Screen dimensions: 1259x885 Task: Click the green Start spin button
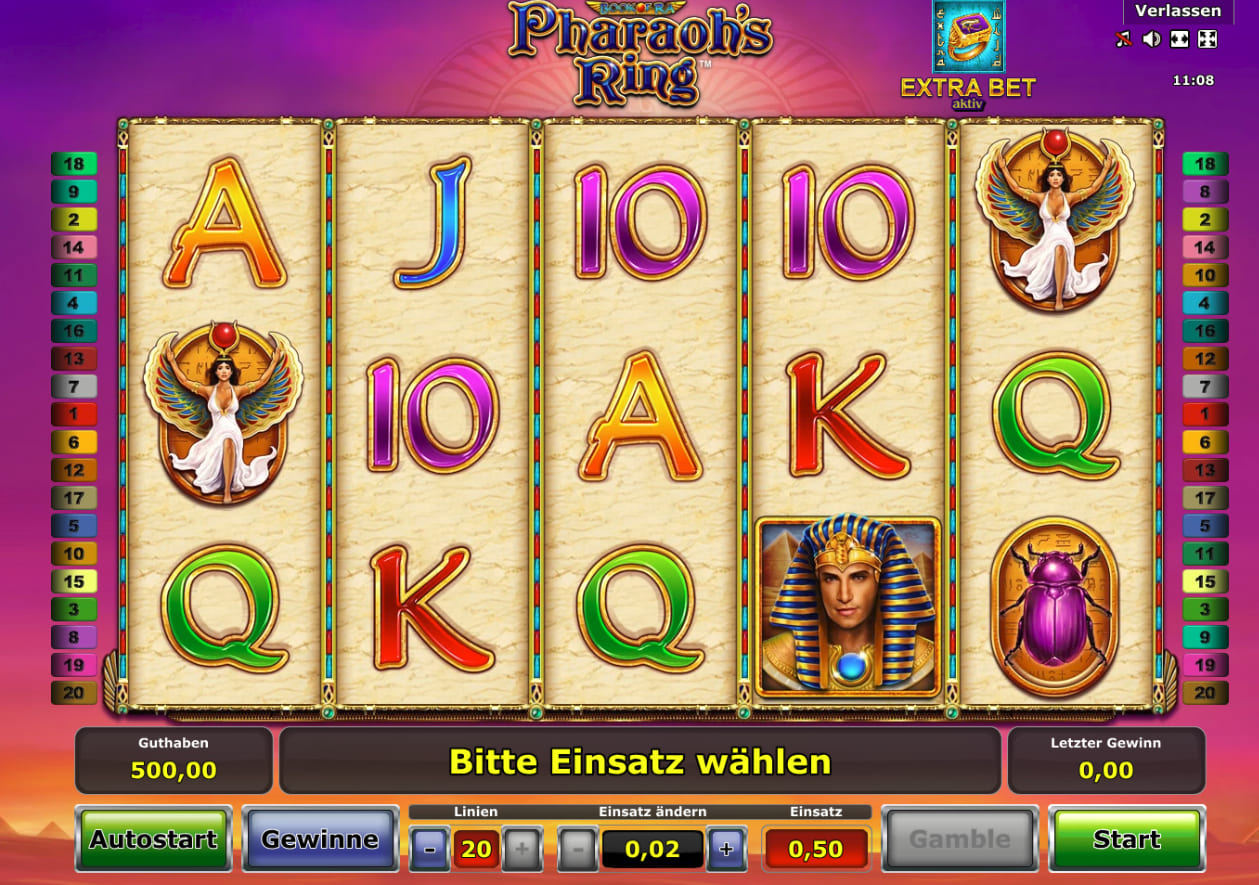pos(1126,839)
